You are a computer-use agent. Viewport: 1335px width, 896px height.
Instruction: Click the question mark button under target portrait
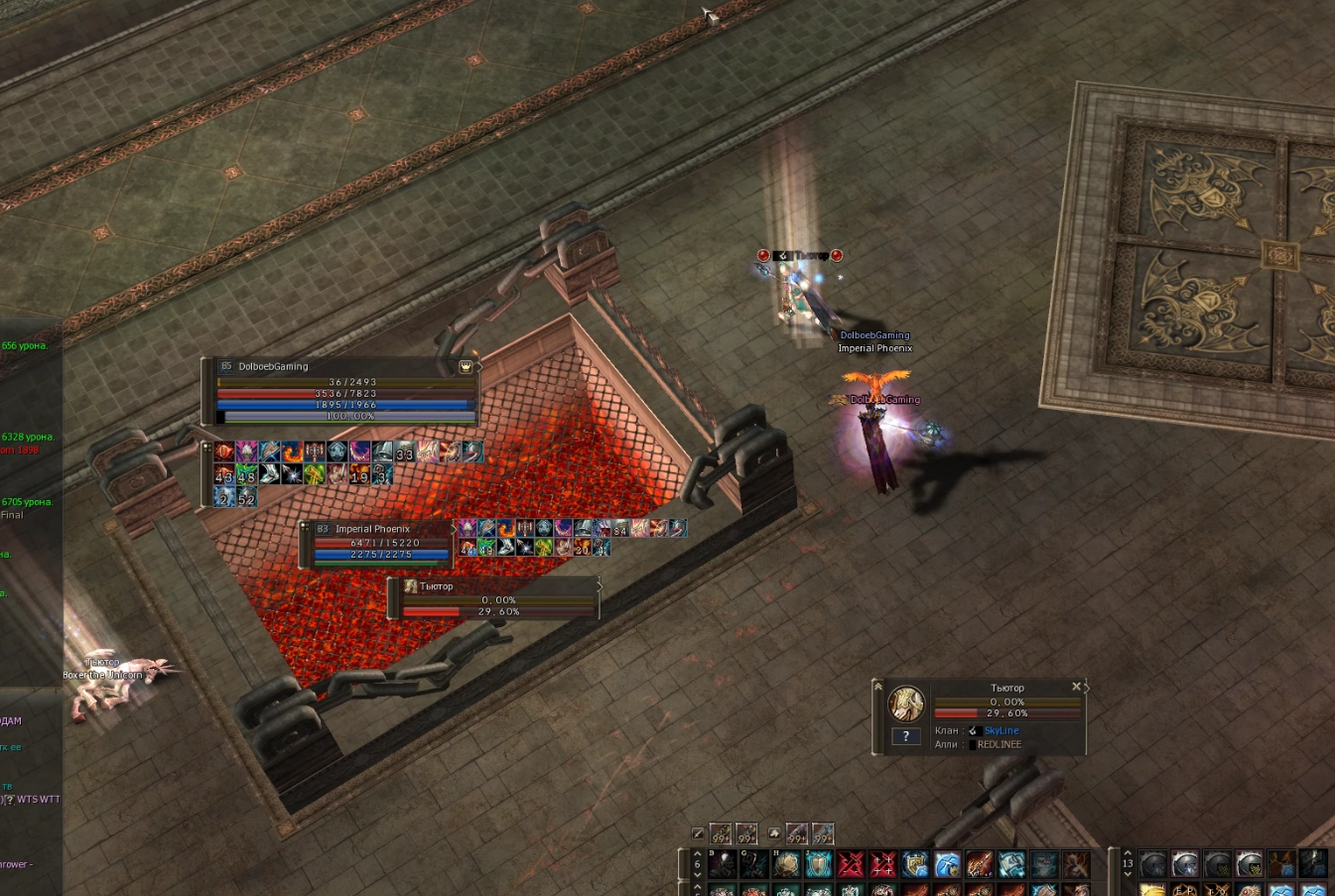pos(905,736)
